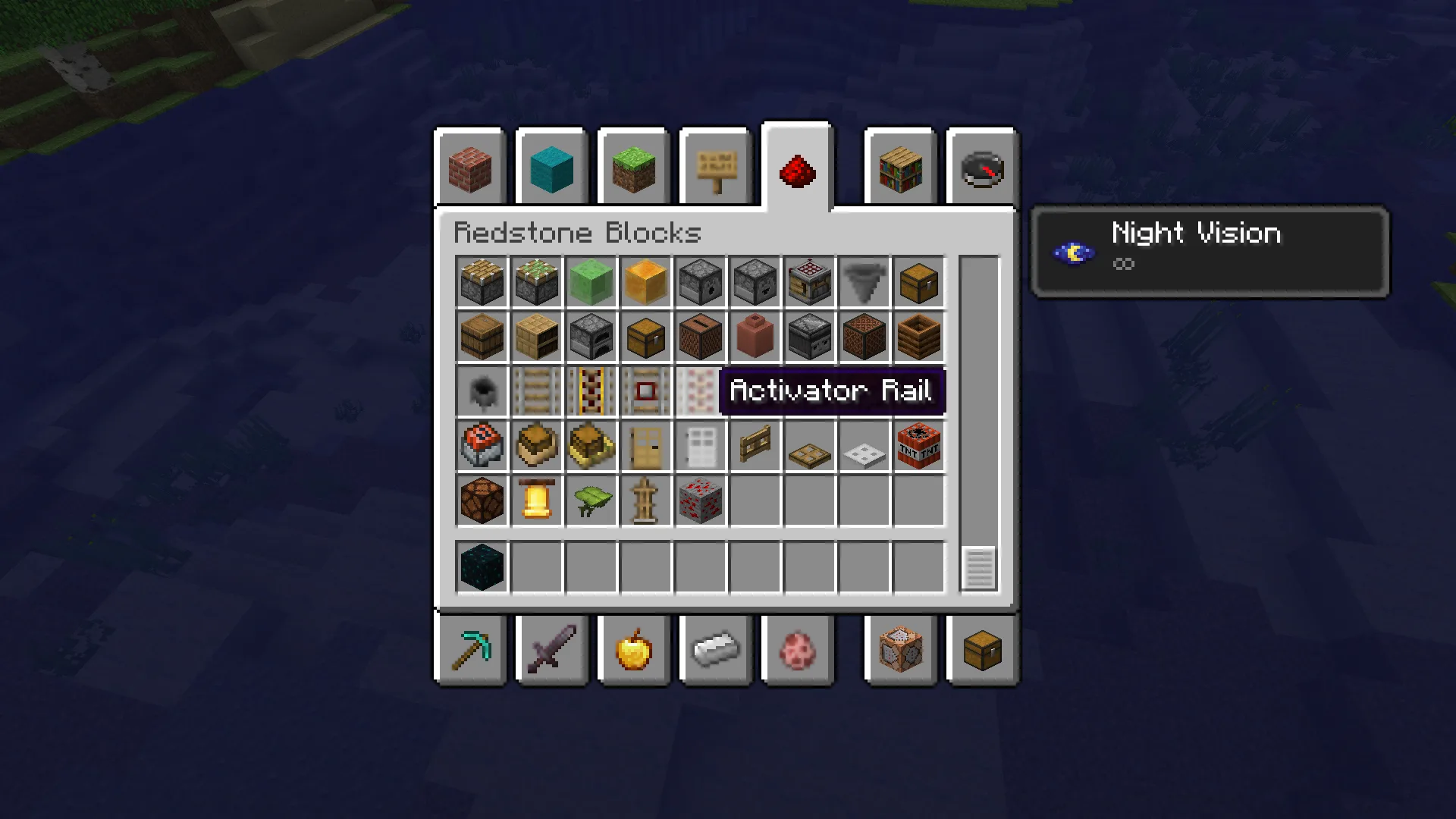Switch to the sword combat tab
The image size is (1456, 819).
coord(551,650)
